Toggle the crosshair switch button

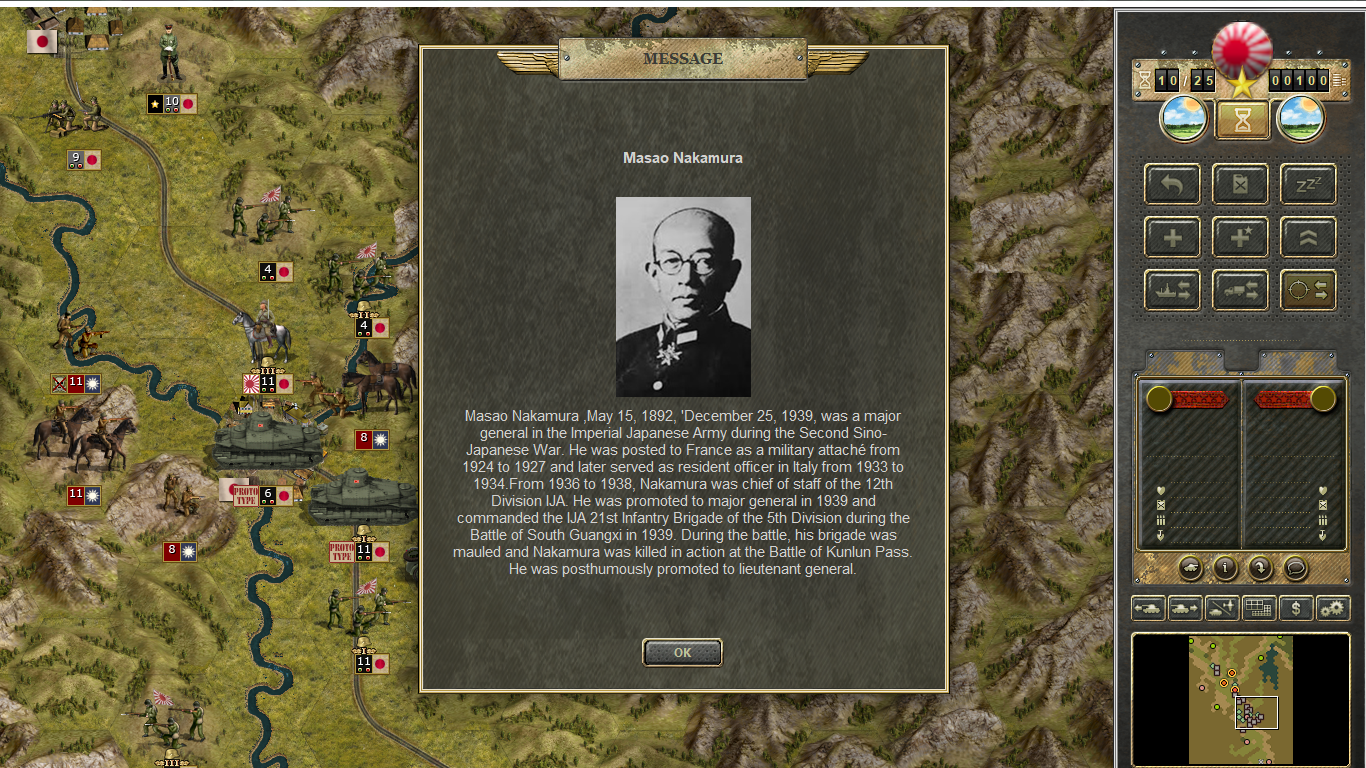tap(1308, 290)
